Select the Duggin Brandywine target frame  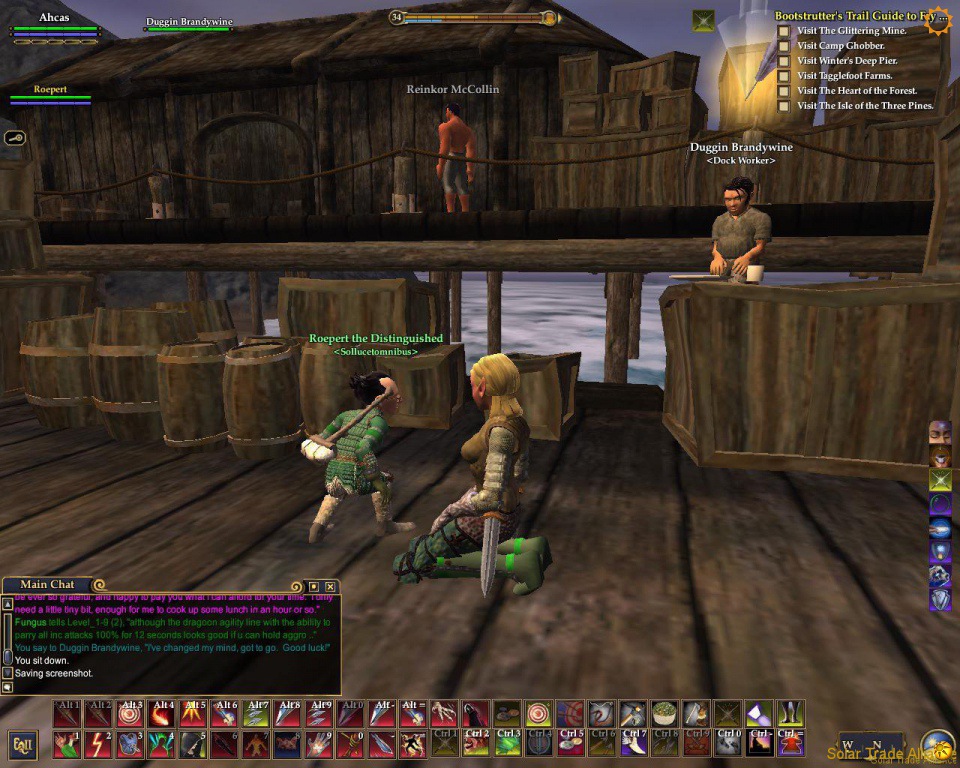pos(190,24)
